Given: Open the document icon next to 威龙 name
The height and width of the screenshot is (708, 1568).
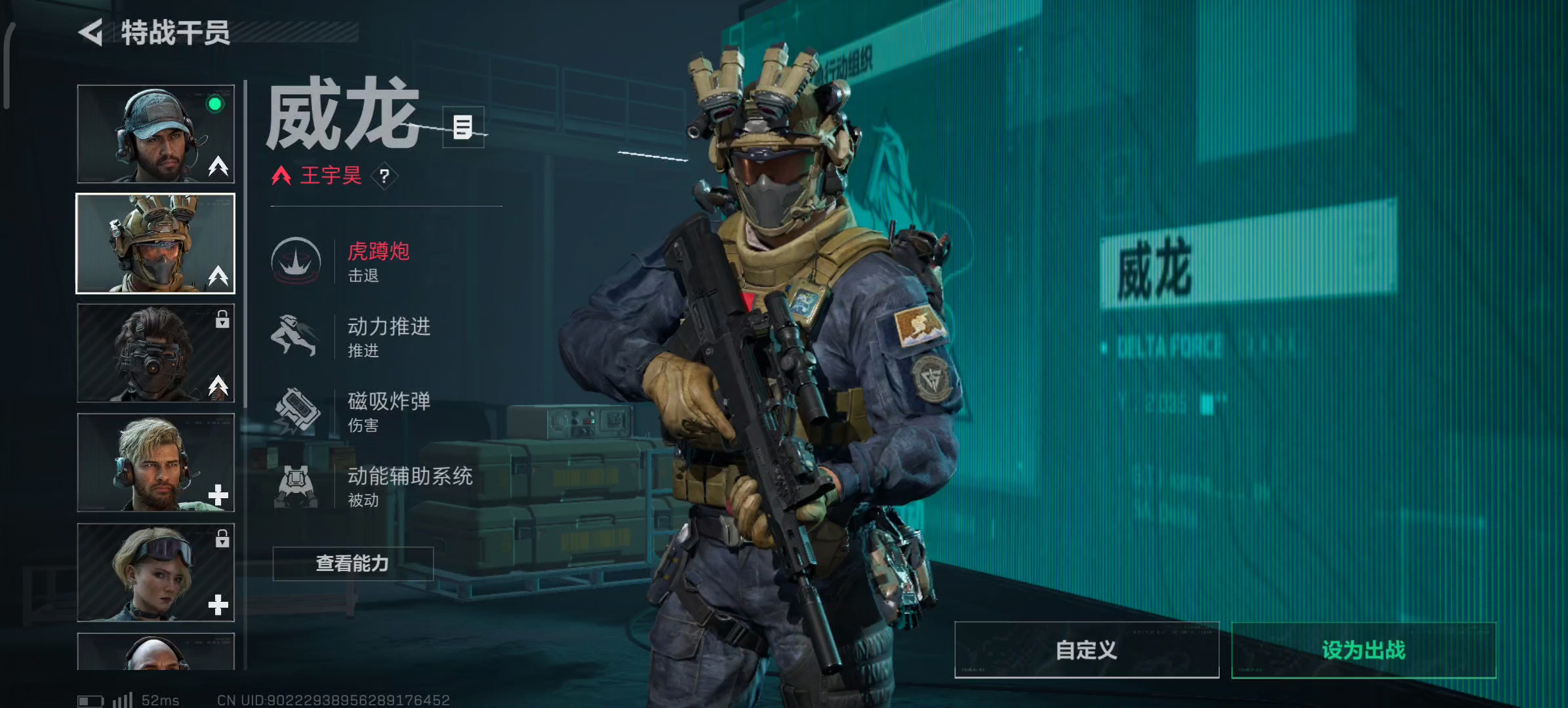Looking at the screenshot, I should (x=463, y=127).
